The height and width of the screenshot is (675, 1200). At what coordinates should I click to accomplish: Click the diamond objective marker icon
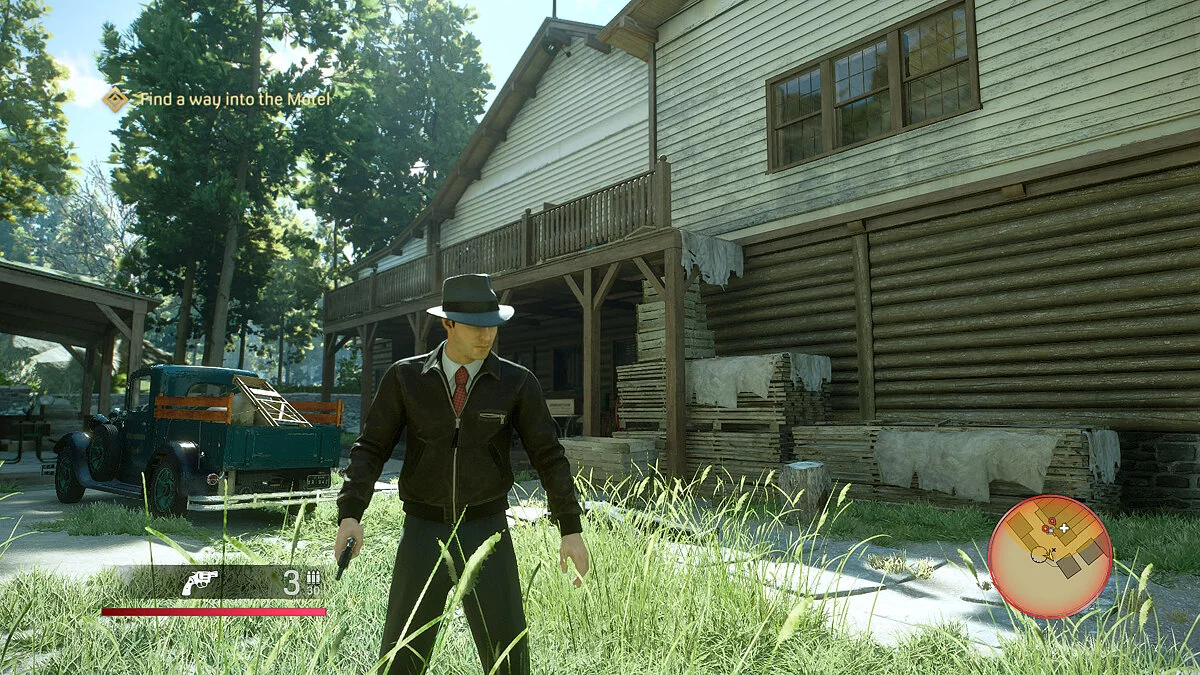116,99
